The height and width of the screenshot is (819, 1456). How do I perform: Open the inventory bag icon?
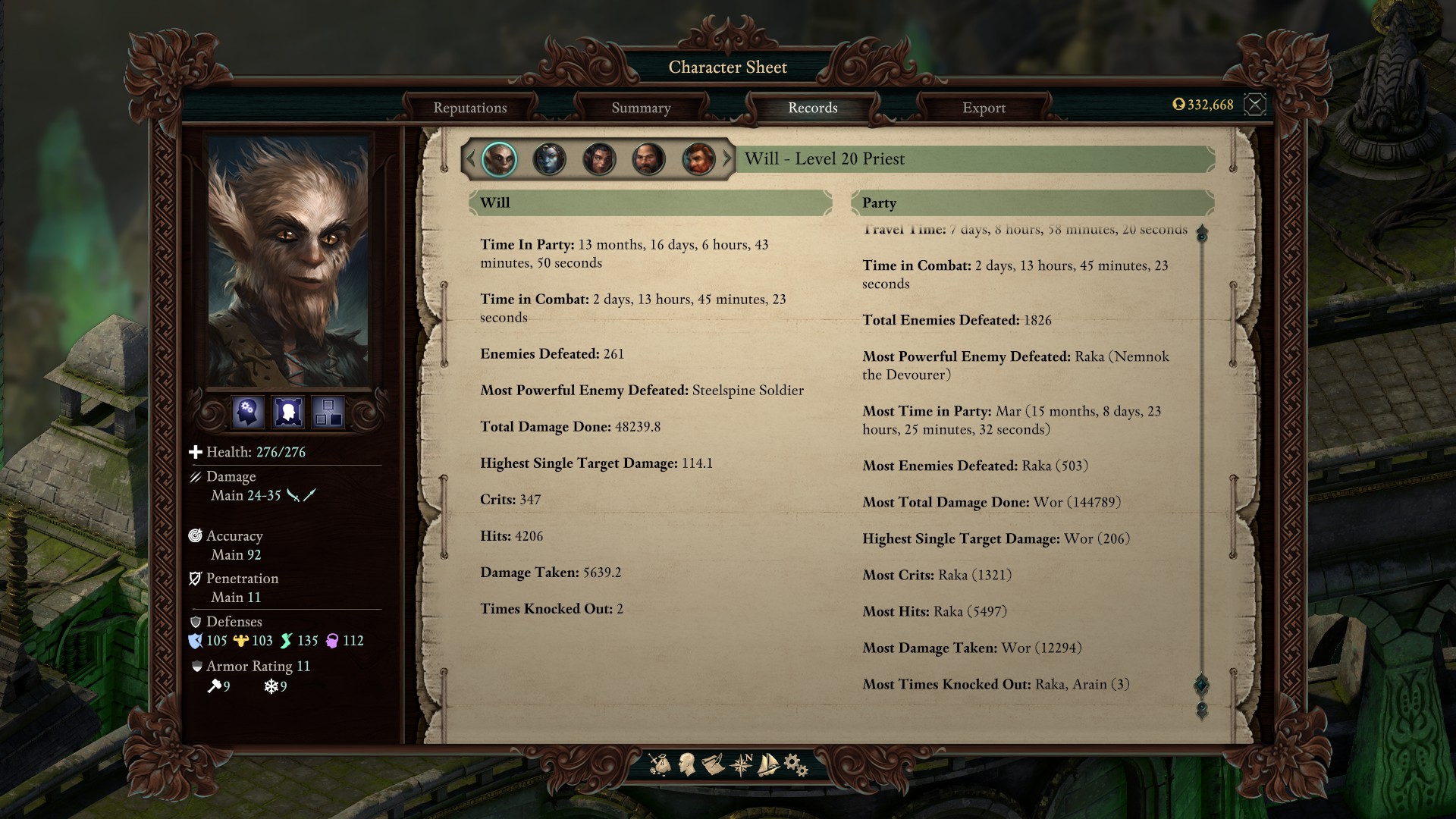[660, 764]
